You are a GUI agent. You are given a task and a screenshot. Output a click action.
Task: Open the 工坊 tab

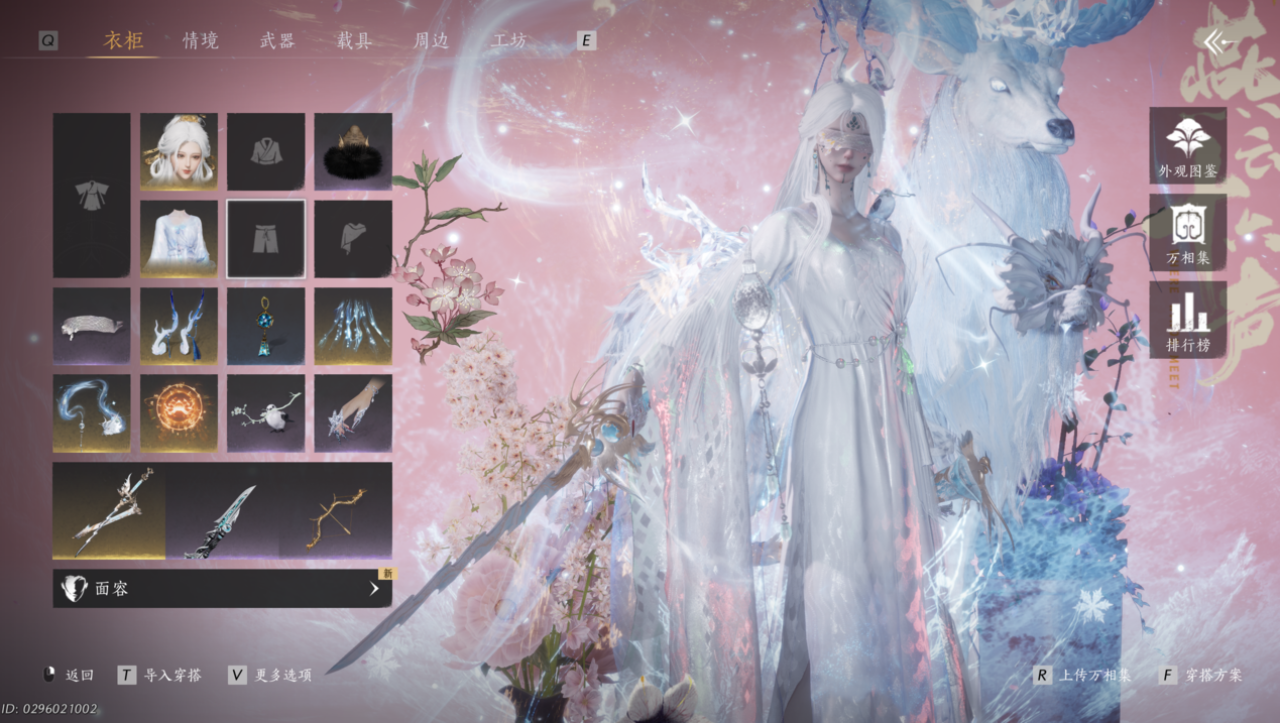(509, 41)
